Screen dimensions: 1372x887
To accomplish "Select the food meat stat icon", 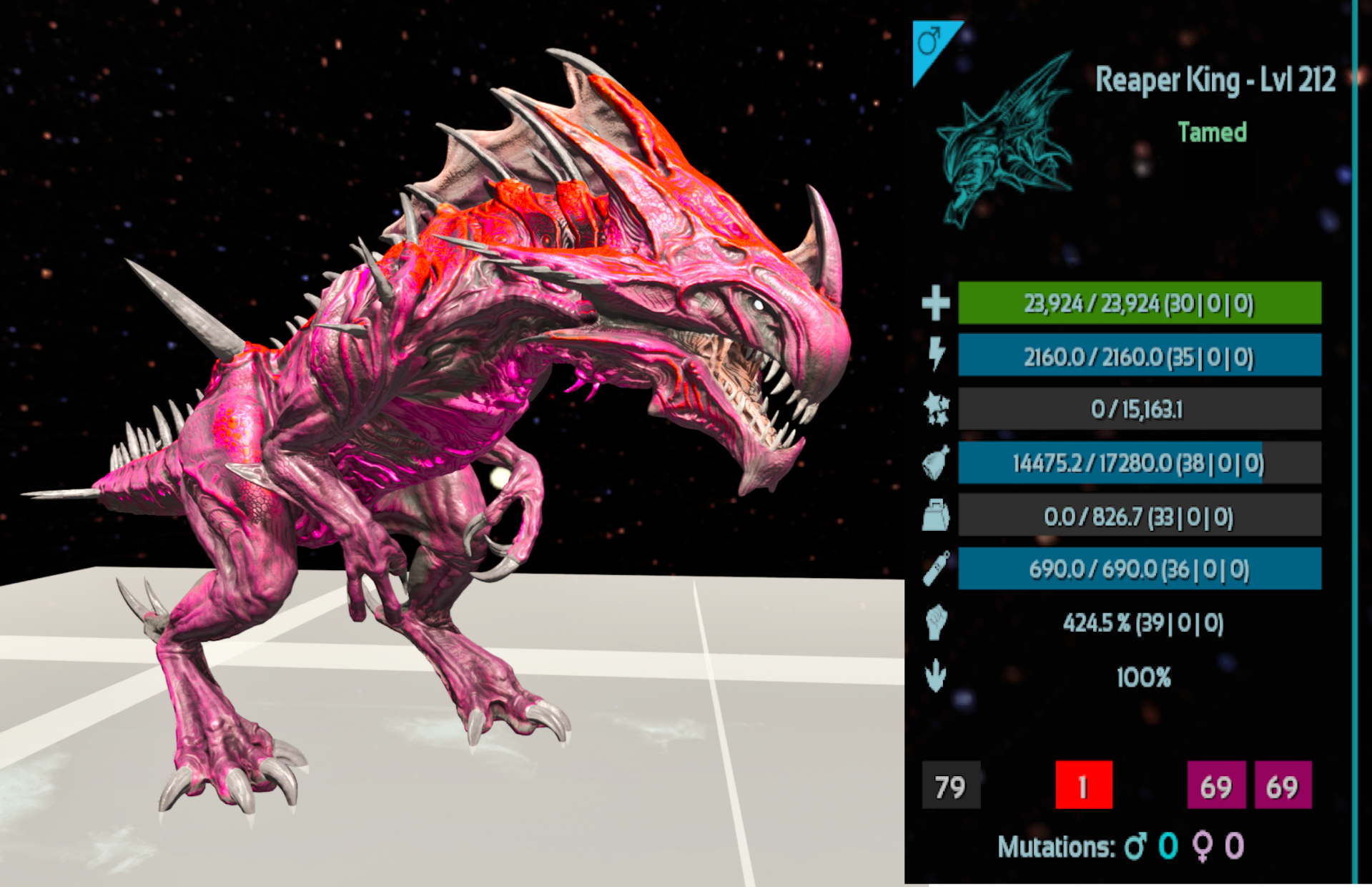I will point(935,464).
